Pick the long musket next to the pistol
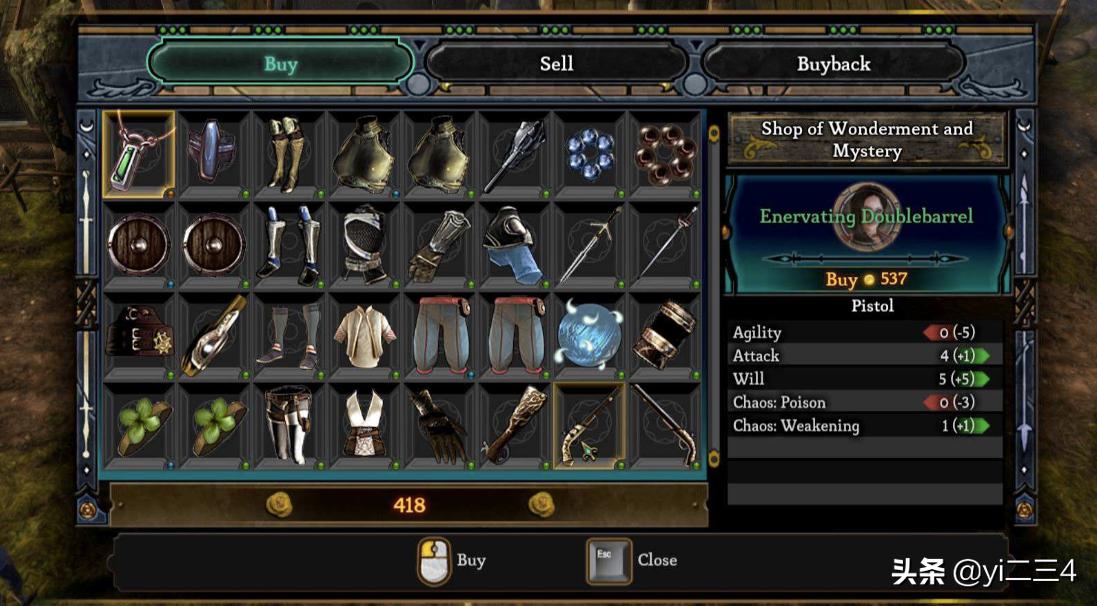 665,424
